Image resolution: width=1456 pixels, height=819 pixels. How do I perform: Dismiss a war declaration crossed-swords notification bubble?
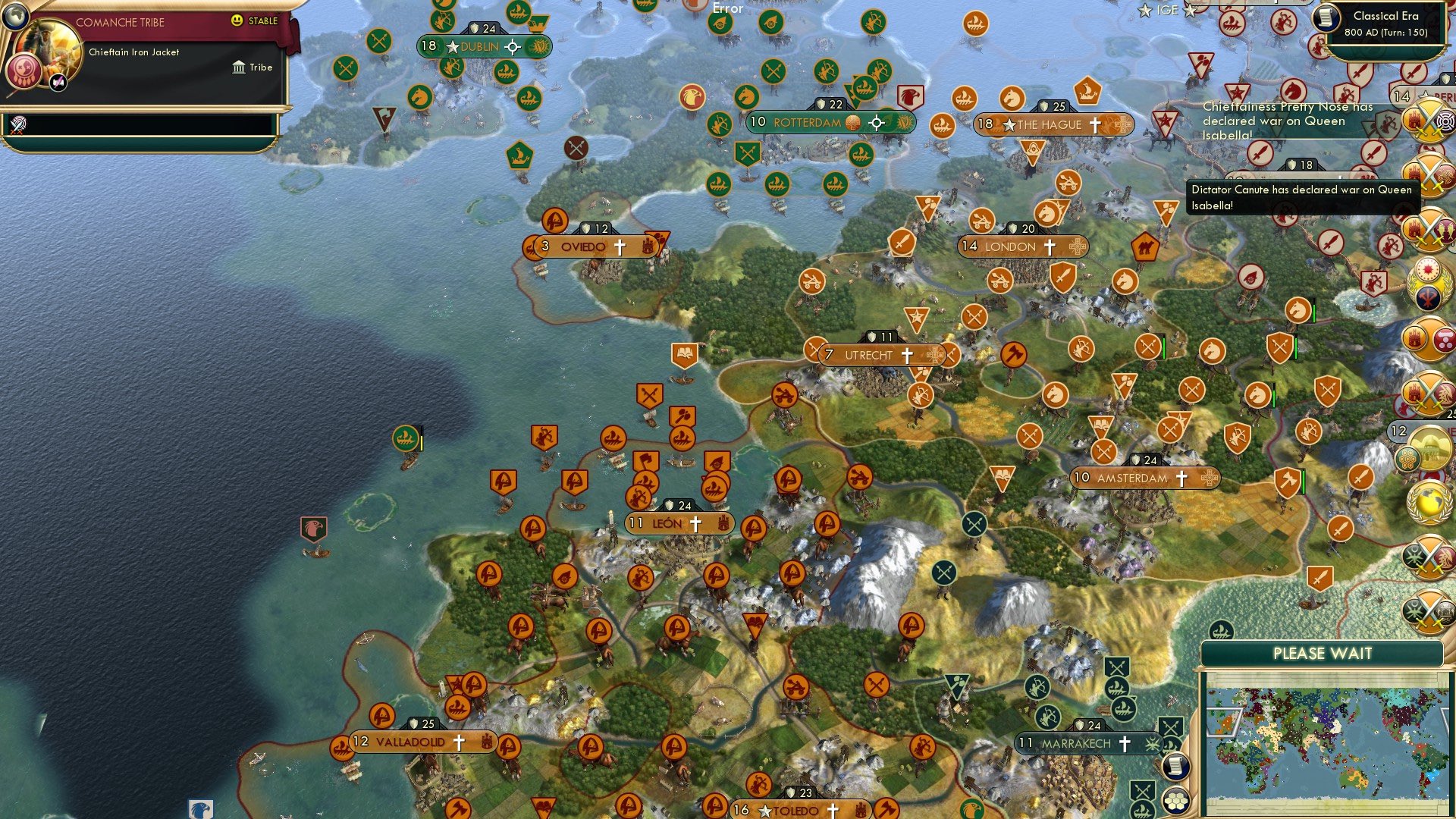point(1426,121)
